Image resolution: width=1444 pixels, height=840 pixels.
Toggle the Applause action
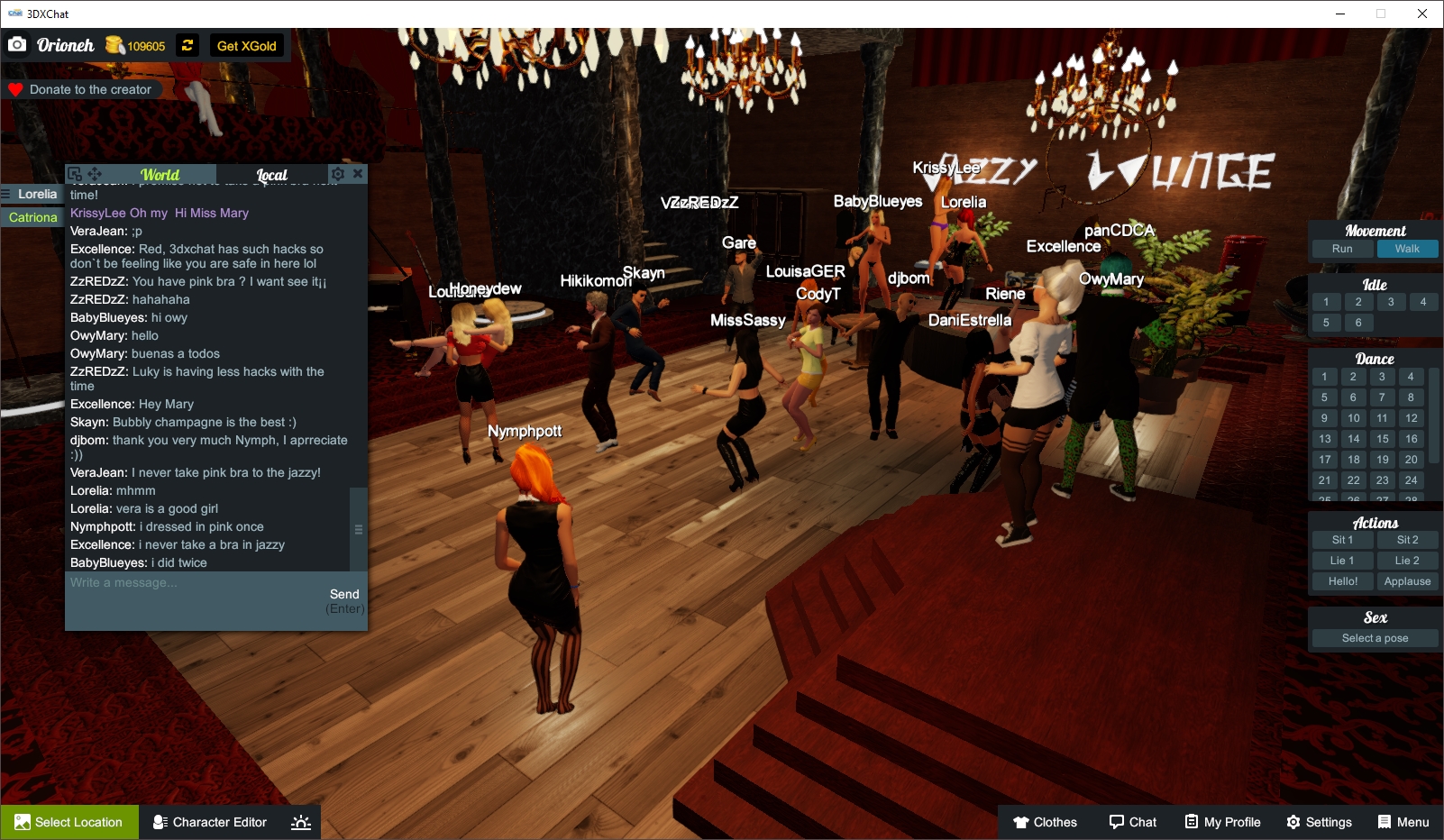pos(1407,580)
